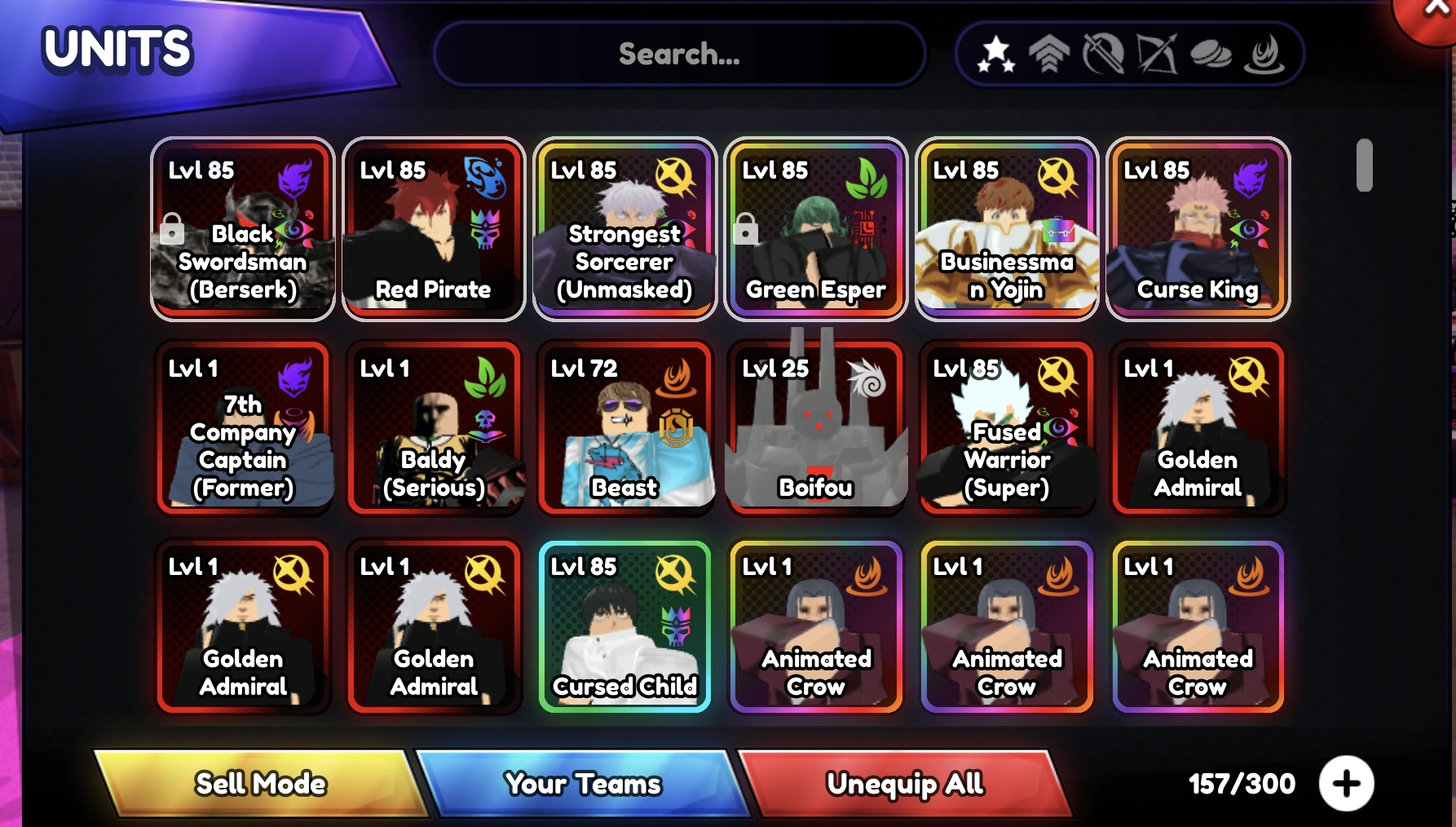The image size is (1456, 827).
Task: Select the Beast unit thumbnail
Action: [x=625, y=424]
